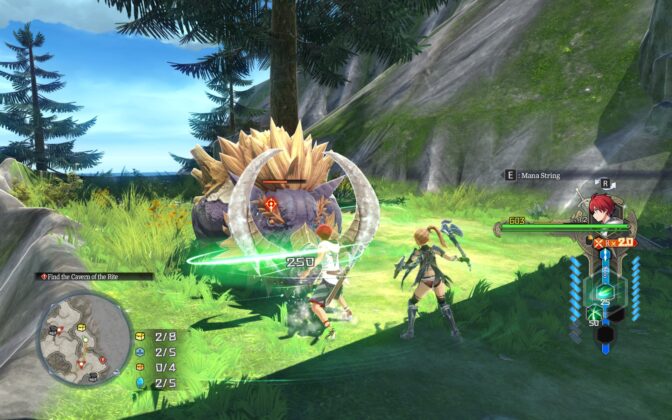This screenshot has width=672, height=420.
Task: Select the Find the Cavern of the Rite objective
Action: coord(96,276)
